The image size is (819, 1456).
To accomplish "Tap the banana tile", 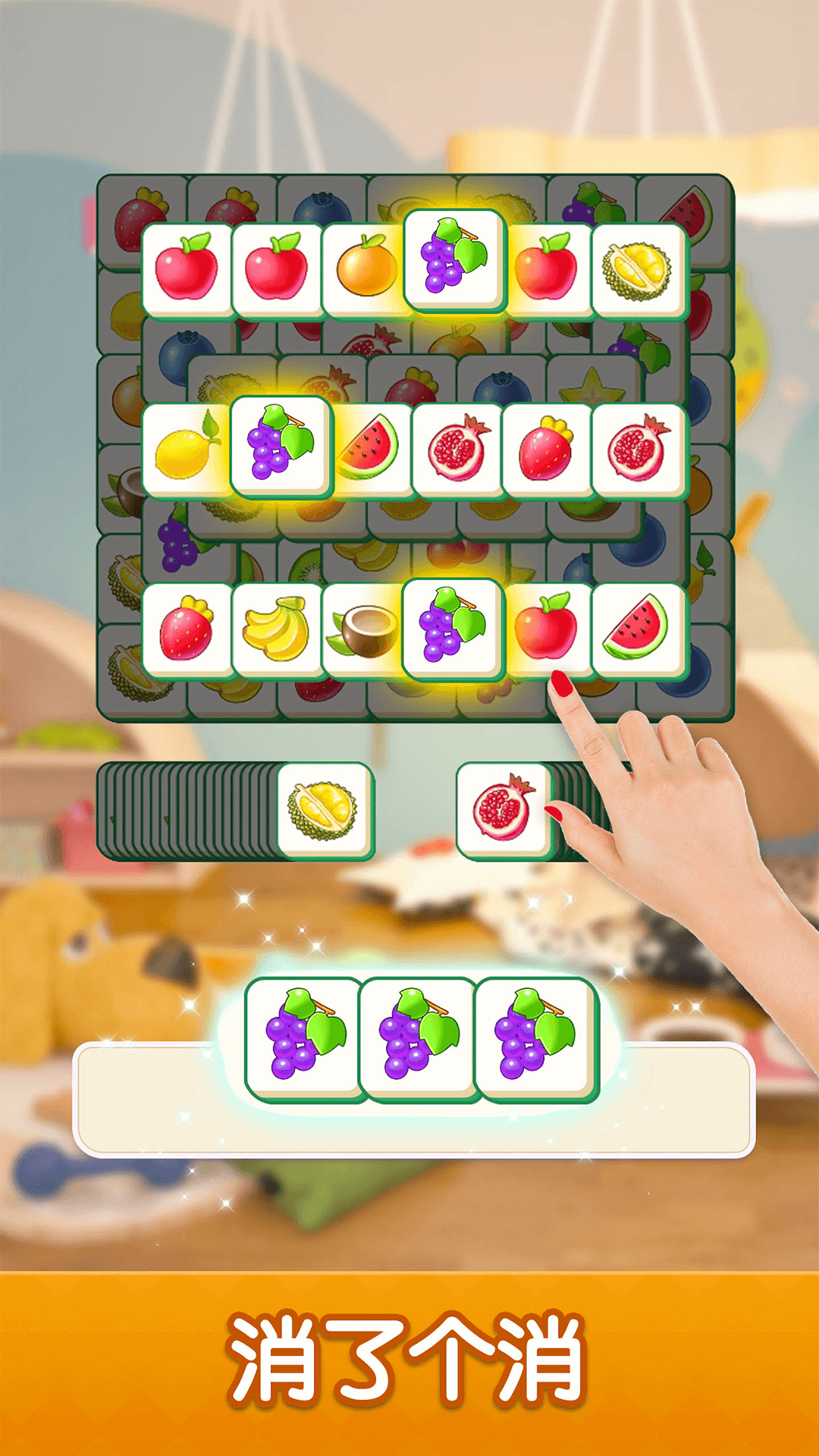I will coord(276,629).
